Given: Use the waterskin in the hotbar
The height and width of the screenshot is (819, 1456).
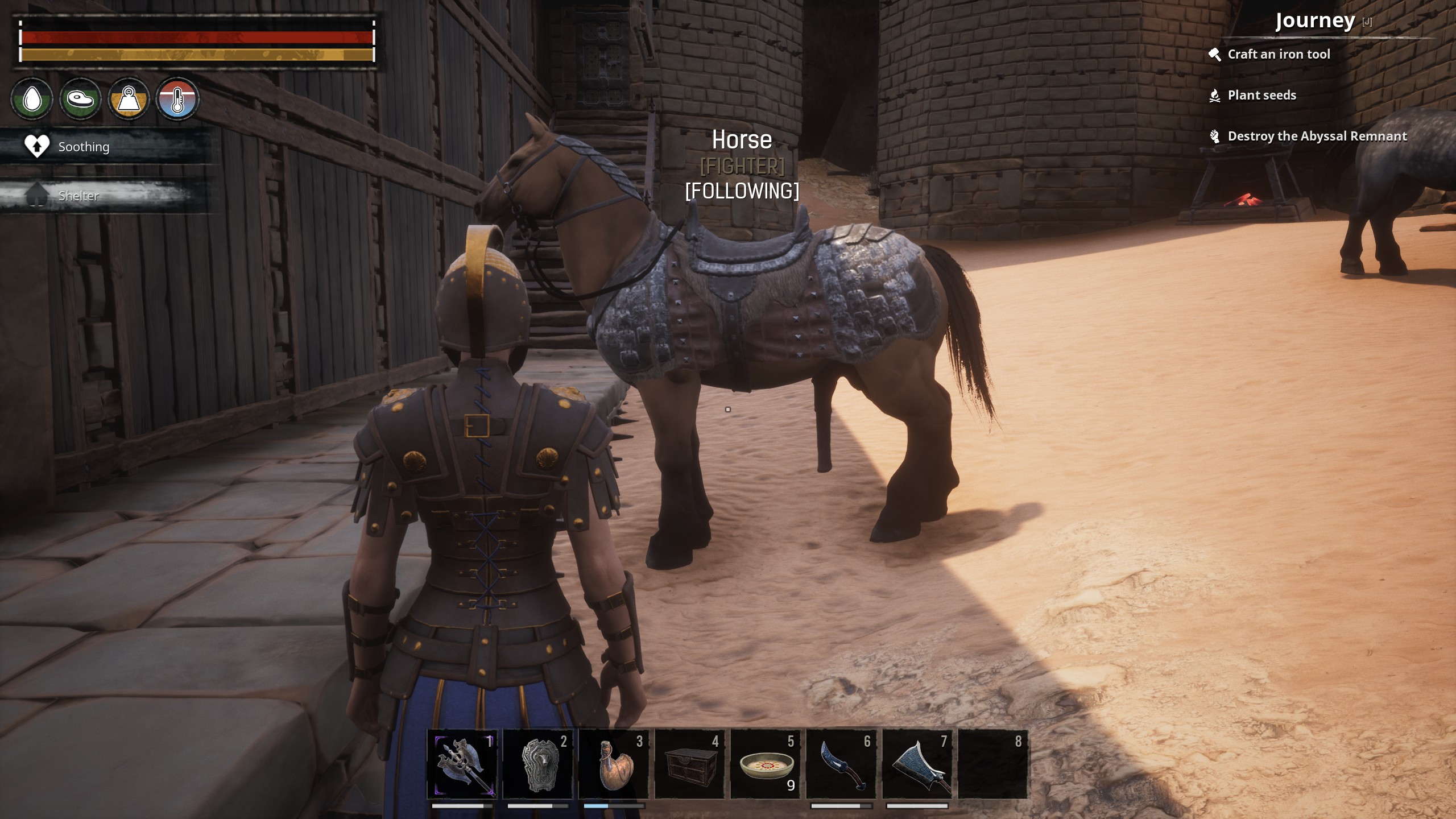Looking at the screenshot, I should [613, 764].
